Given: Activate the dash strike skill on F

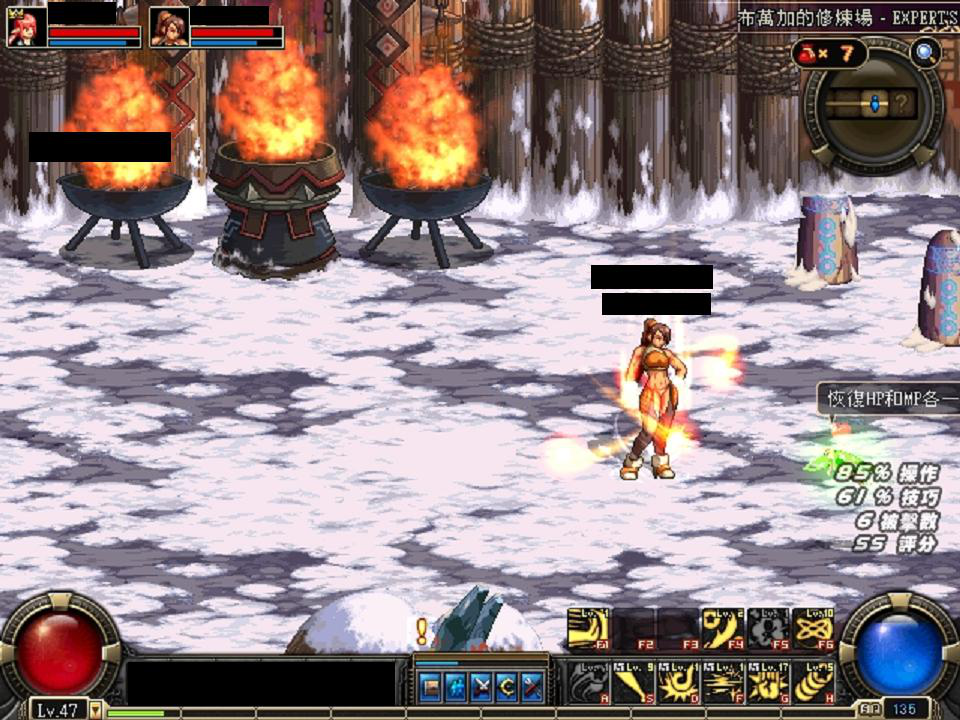Looking at the screenshot, I should click(723, 681).
